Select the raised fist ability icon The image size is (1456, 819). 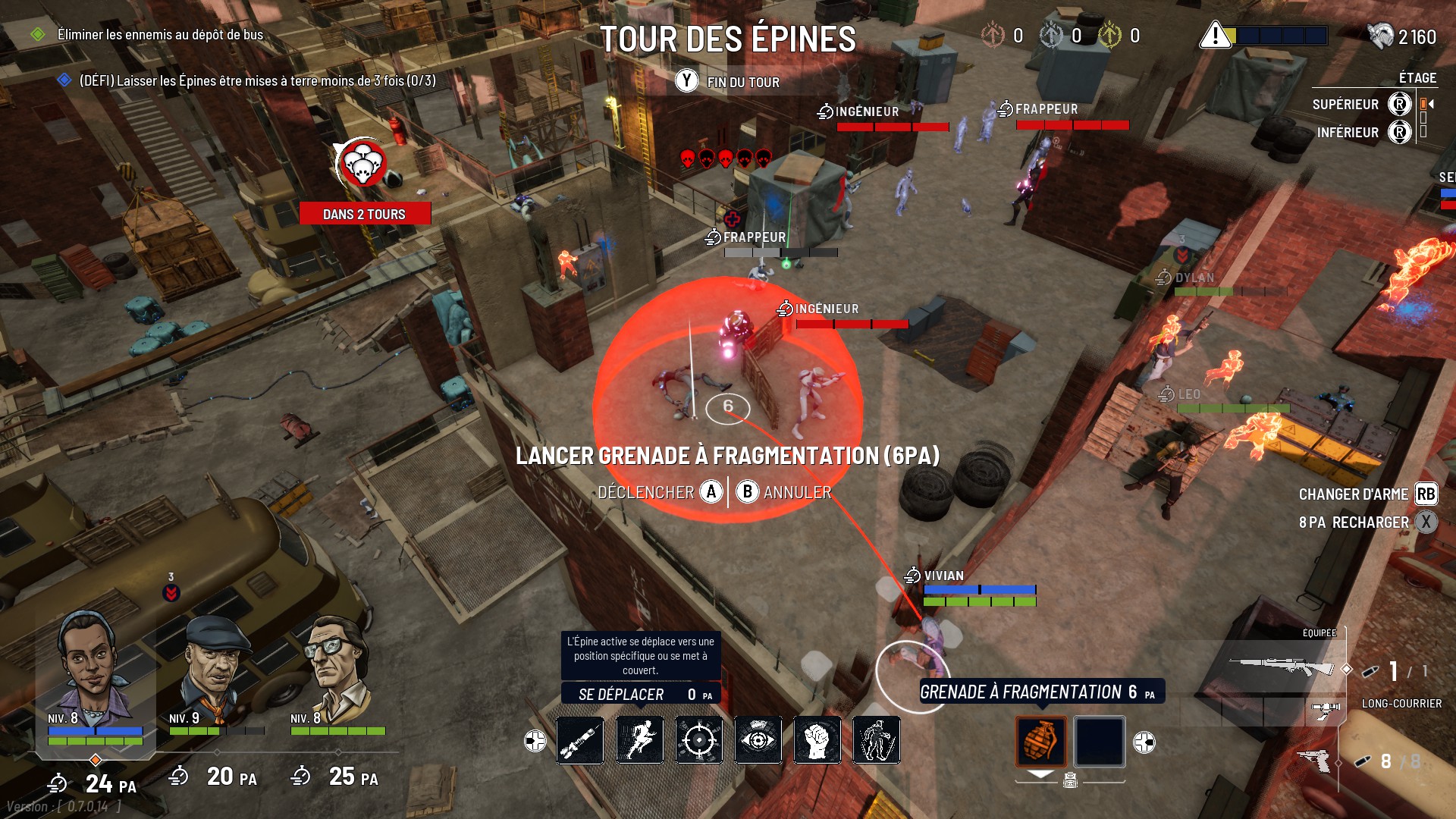817,740
